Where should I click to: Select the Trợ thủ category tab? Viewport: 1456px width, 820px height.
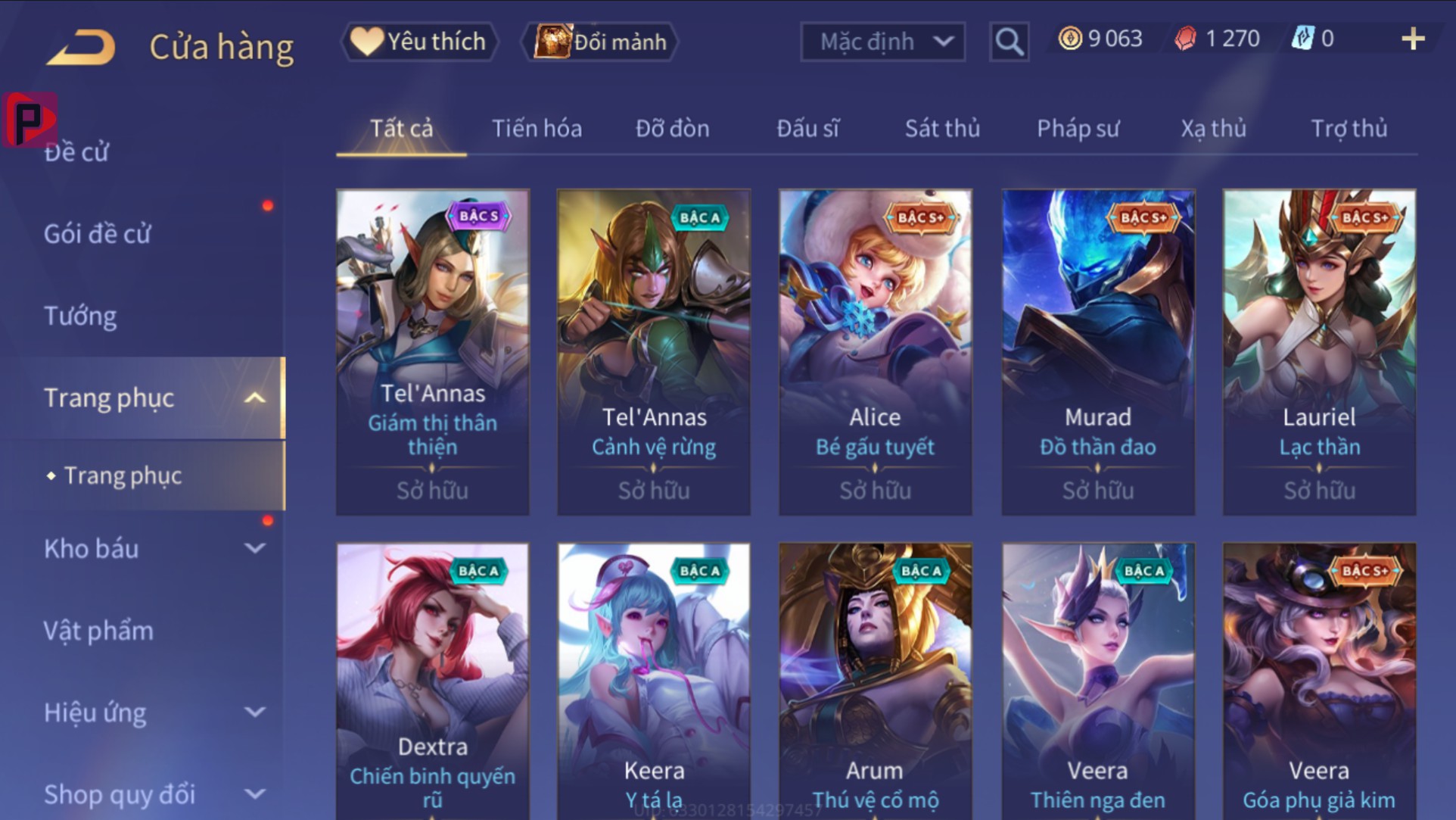click(1349, 129)
